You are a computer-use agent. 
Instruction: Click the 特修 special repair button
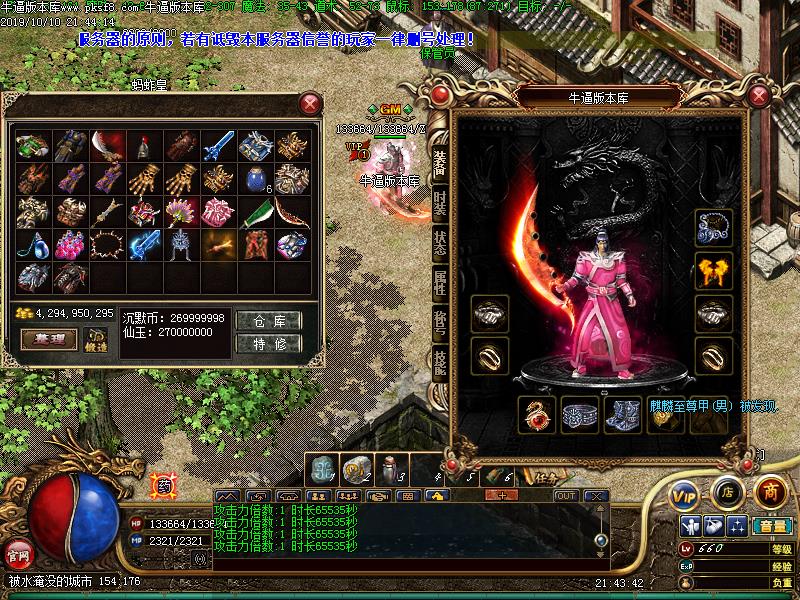click(x=269, y=344)
